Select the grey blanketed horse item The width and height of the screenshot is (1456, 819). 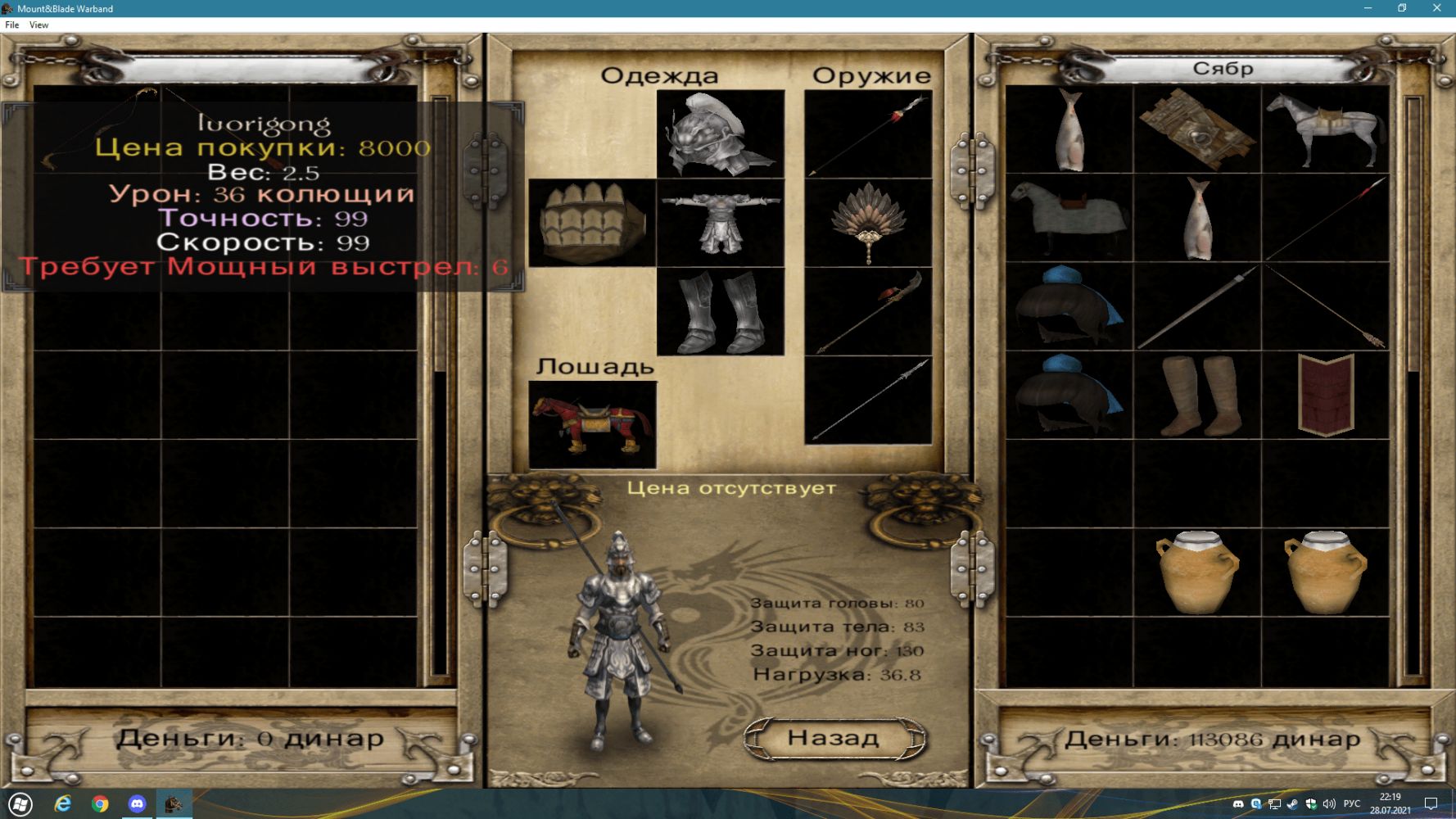tap(1069, 218)
